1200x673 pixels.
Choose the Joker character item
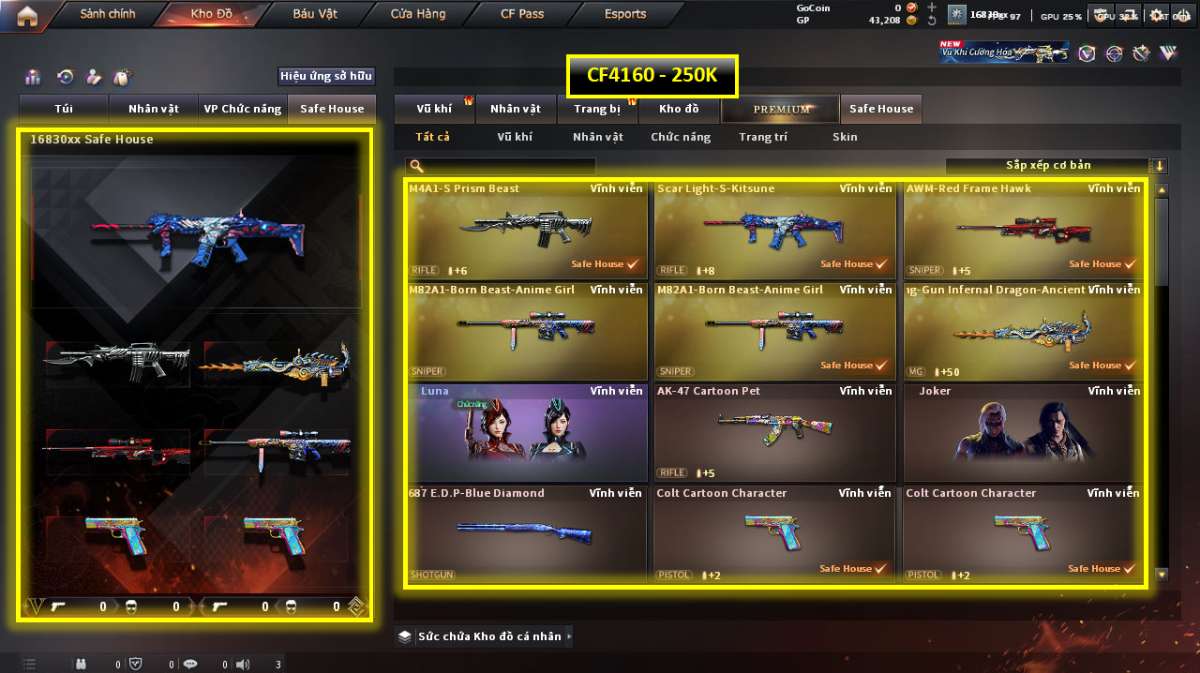point(1023,432)
